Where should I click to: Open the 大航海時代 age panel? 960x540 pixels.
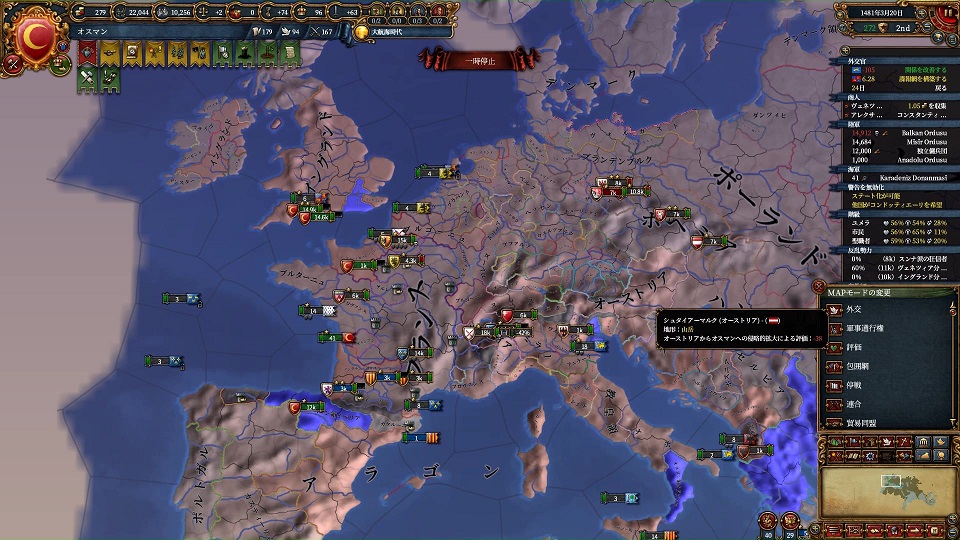click(x=388, y=31)
